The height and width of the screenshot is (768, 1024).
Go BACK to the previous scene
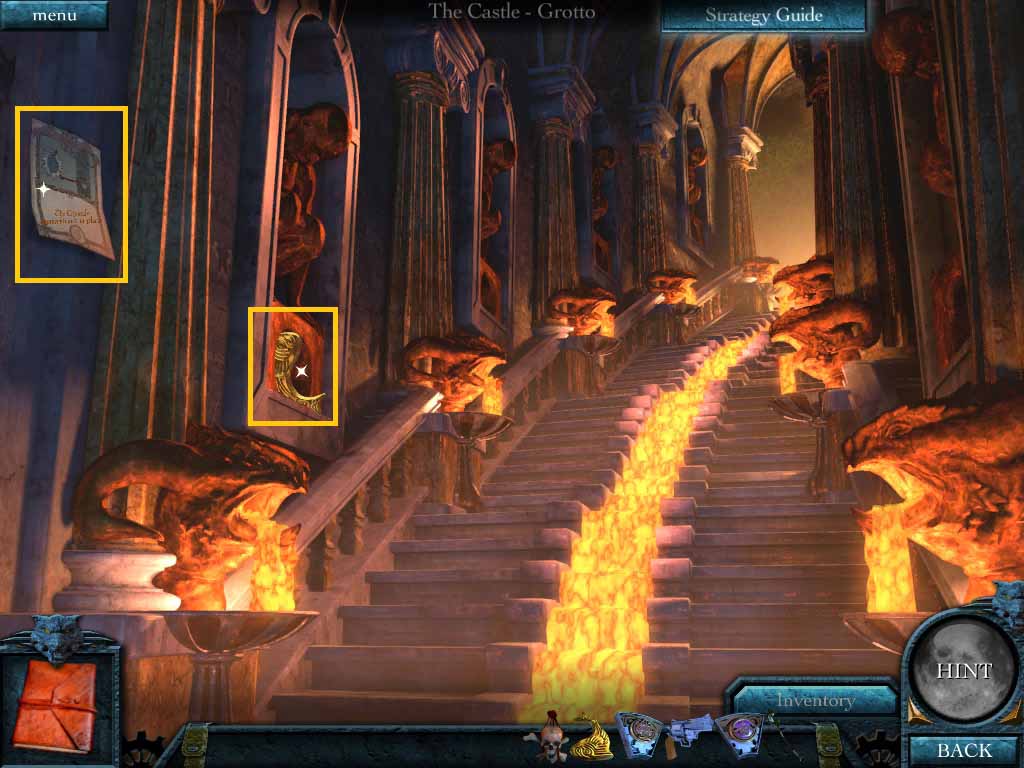(964, 750)
